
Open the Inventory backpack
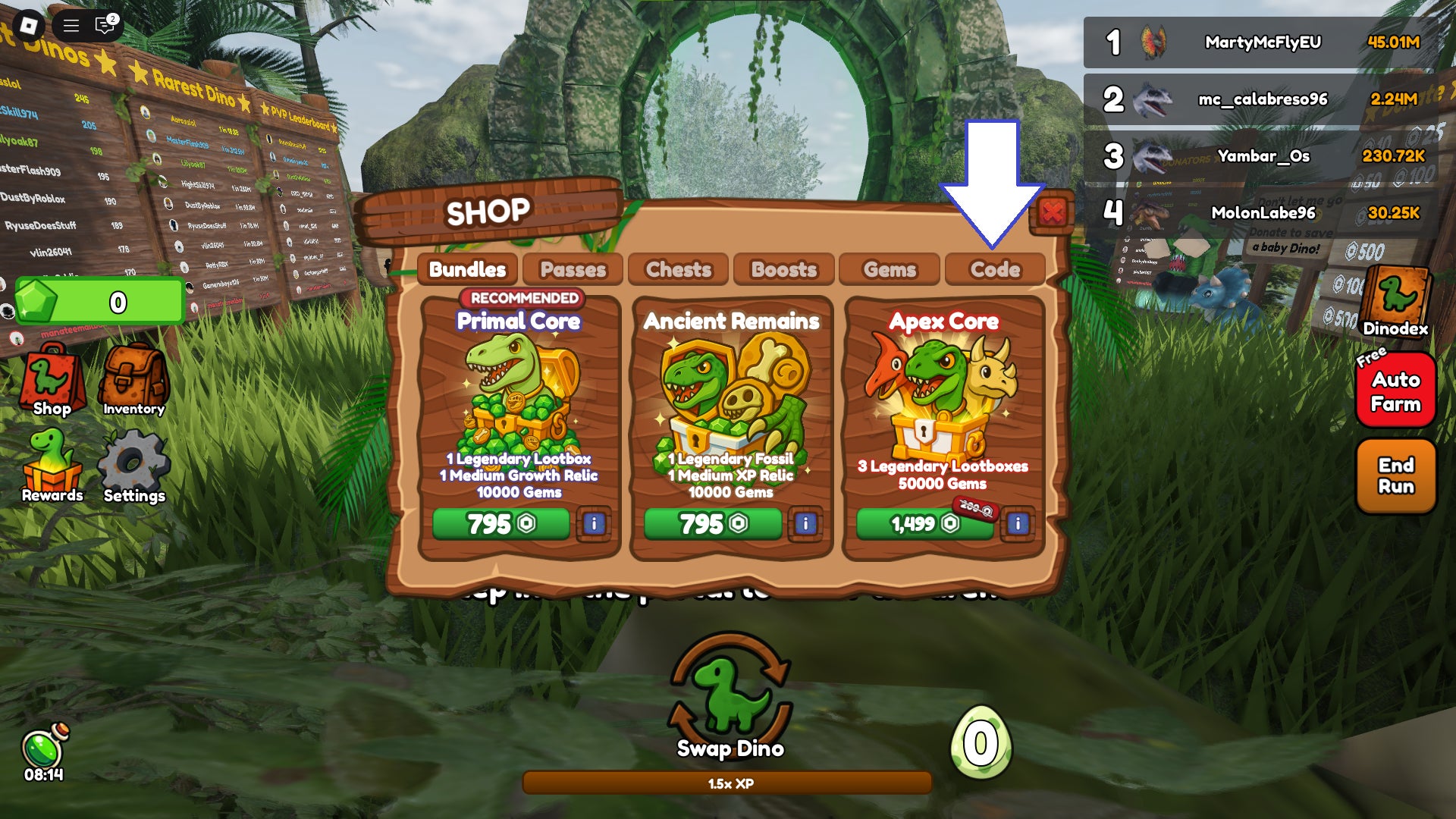pyautogui.click(x=133, y=379)
